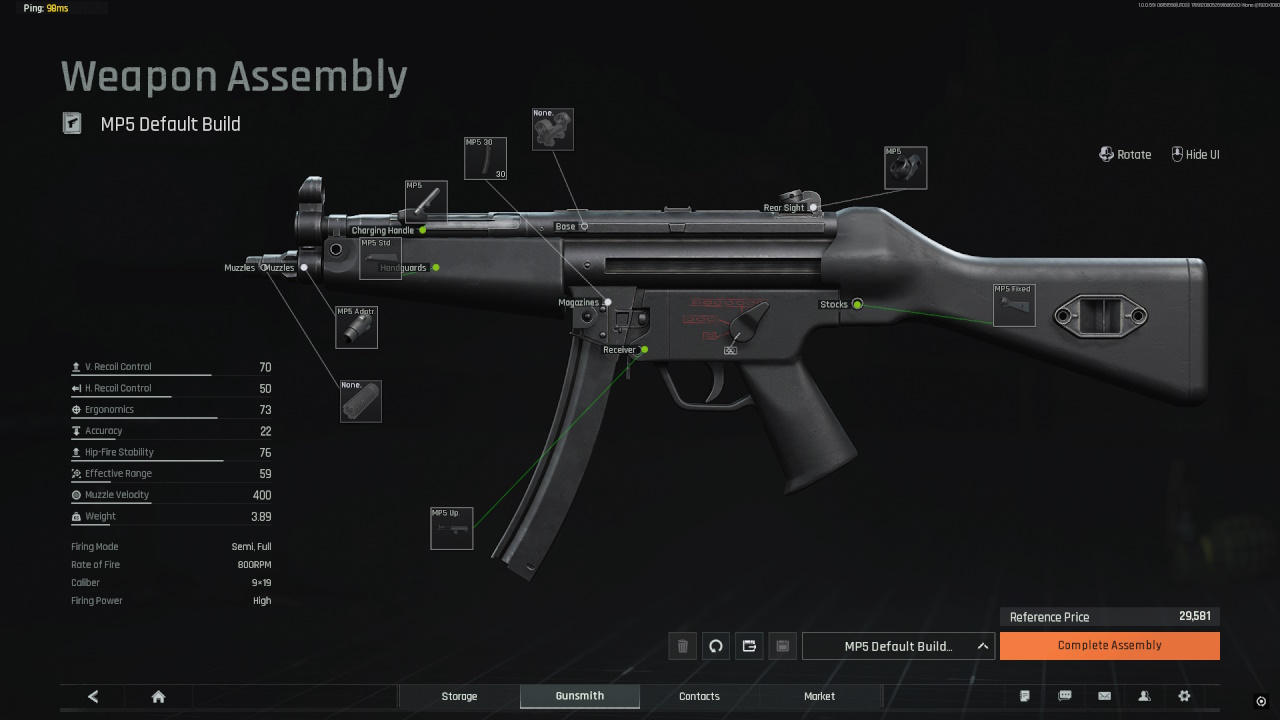Open the MP5 Default Build dropdown
The image size is (1280, 720).
(x=898, y=646)
